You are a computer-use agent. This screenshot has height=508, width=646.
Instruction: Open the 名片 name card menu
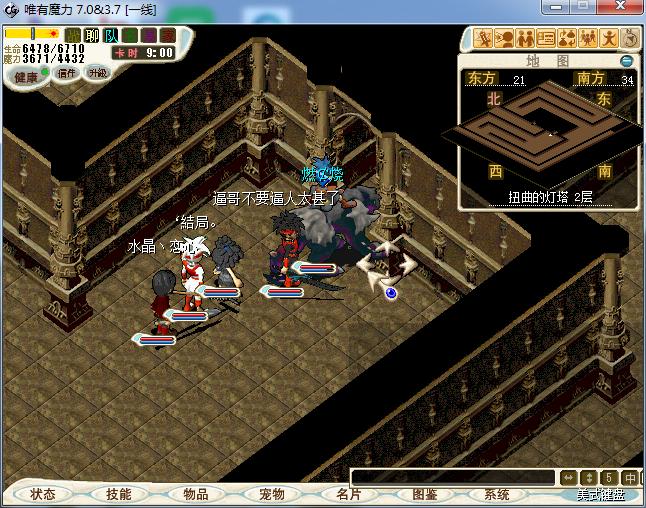(x=347, y=494)
